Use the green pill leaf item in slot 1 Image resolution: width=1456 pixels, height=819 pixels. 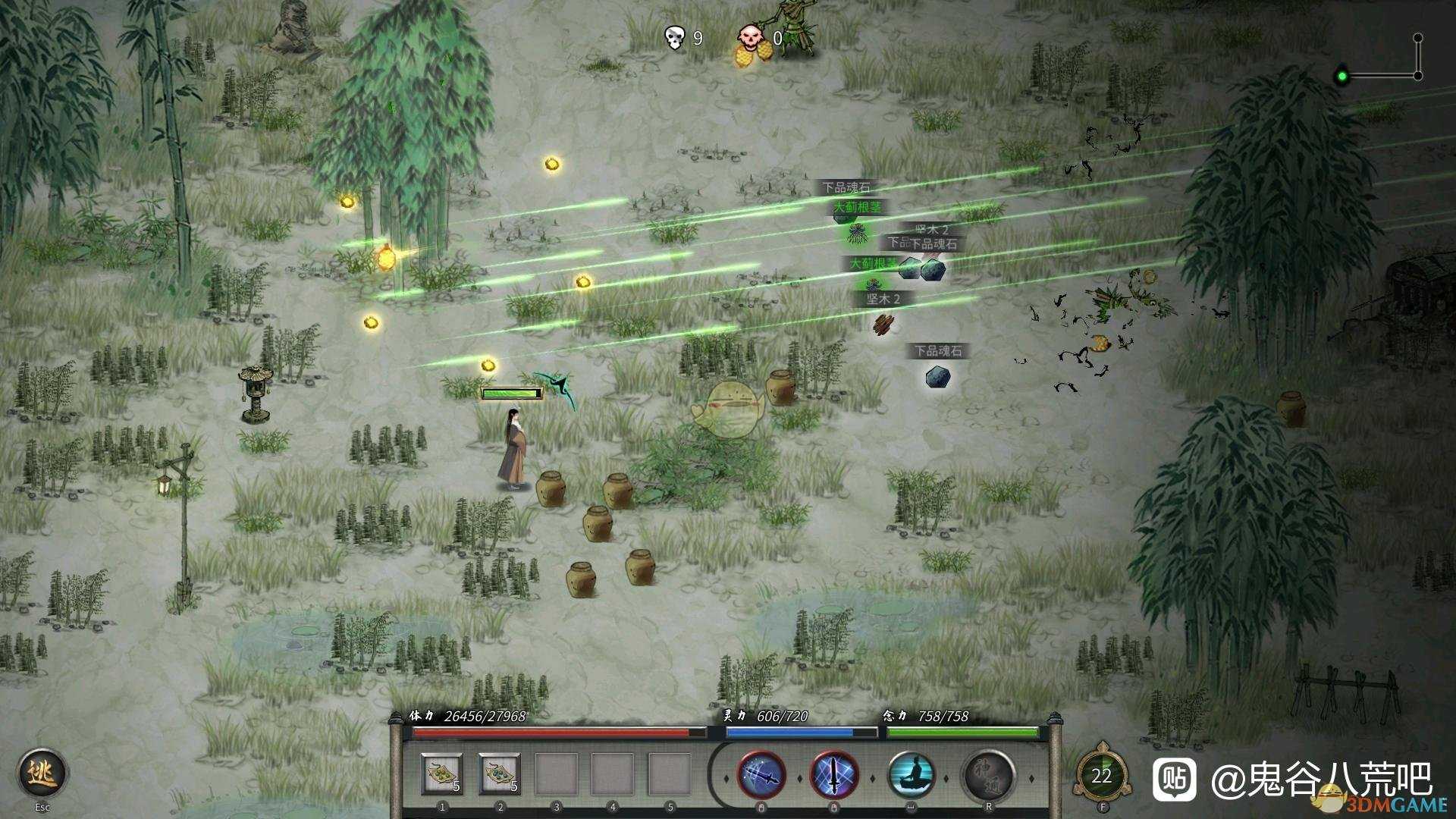point(442,774)
